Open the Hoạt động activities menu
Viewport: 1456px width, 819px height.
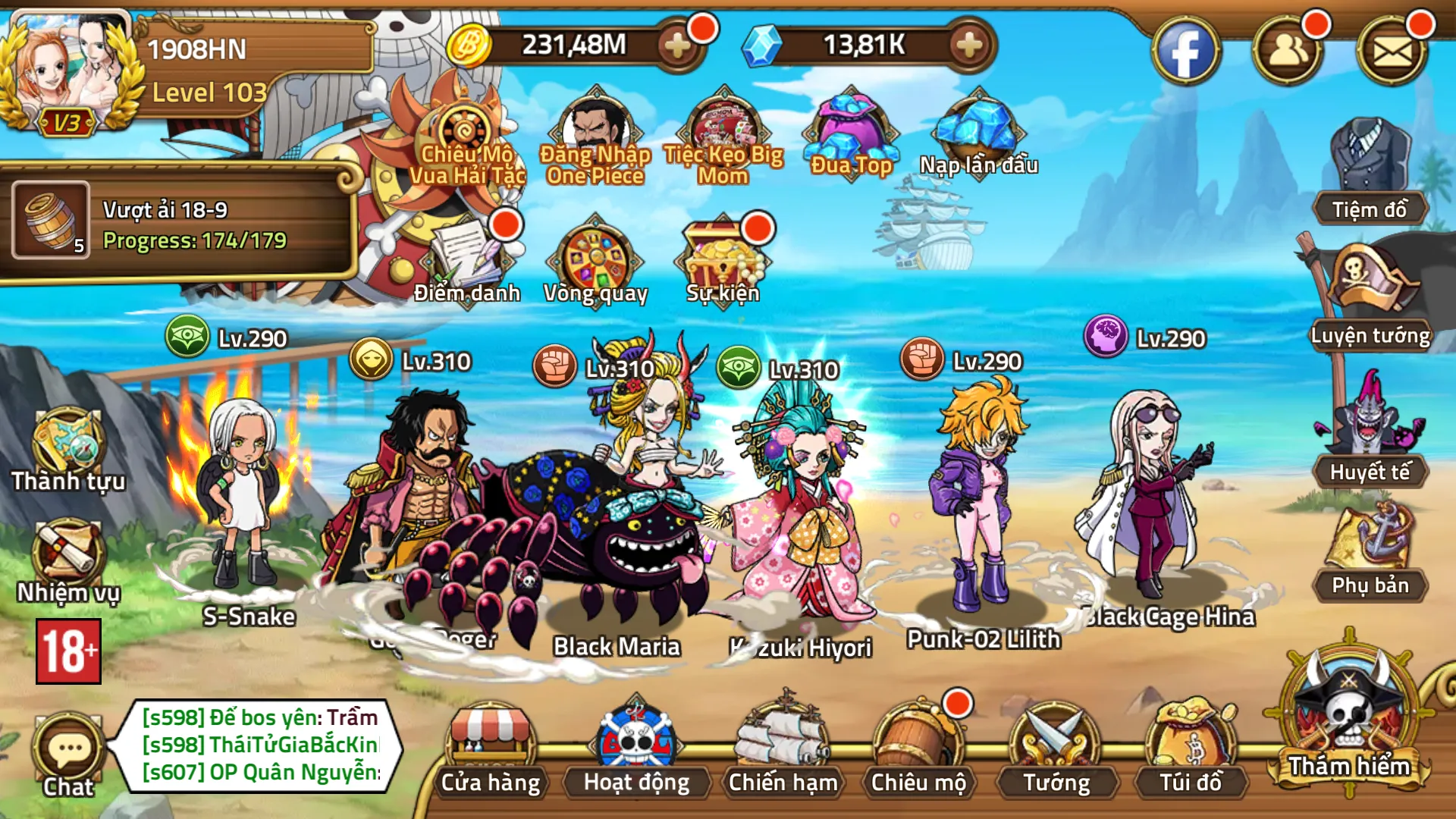(636, 747)
